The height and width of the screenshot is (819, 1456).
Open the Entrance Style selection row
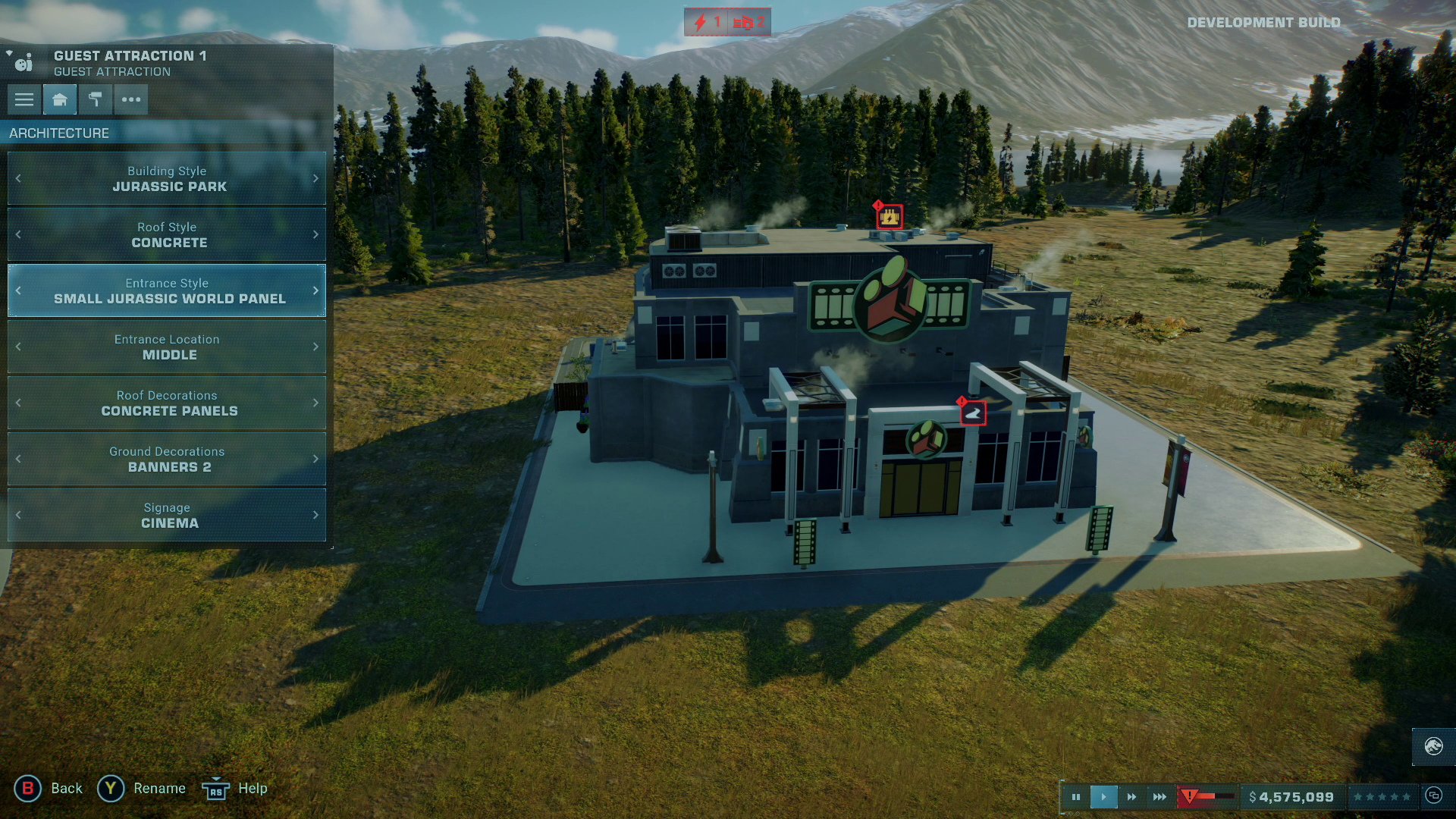click(166, 290)
